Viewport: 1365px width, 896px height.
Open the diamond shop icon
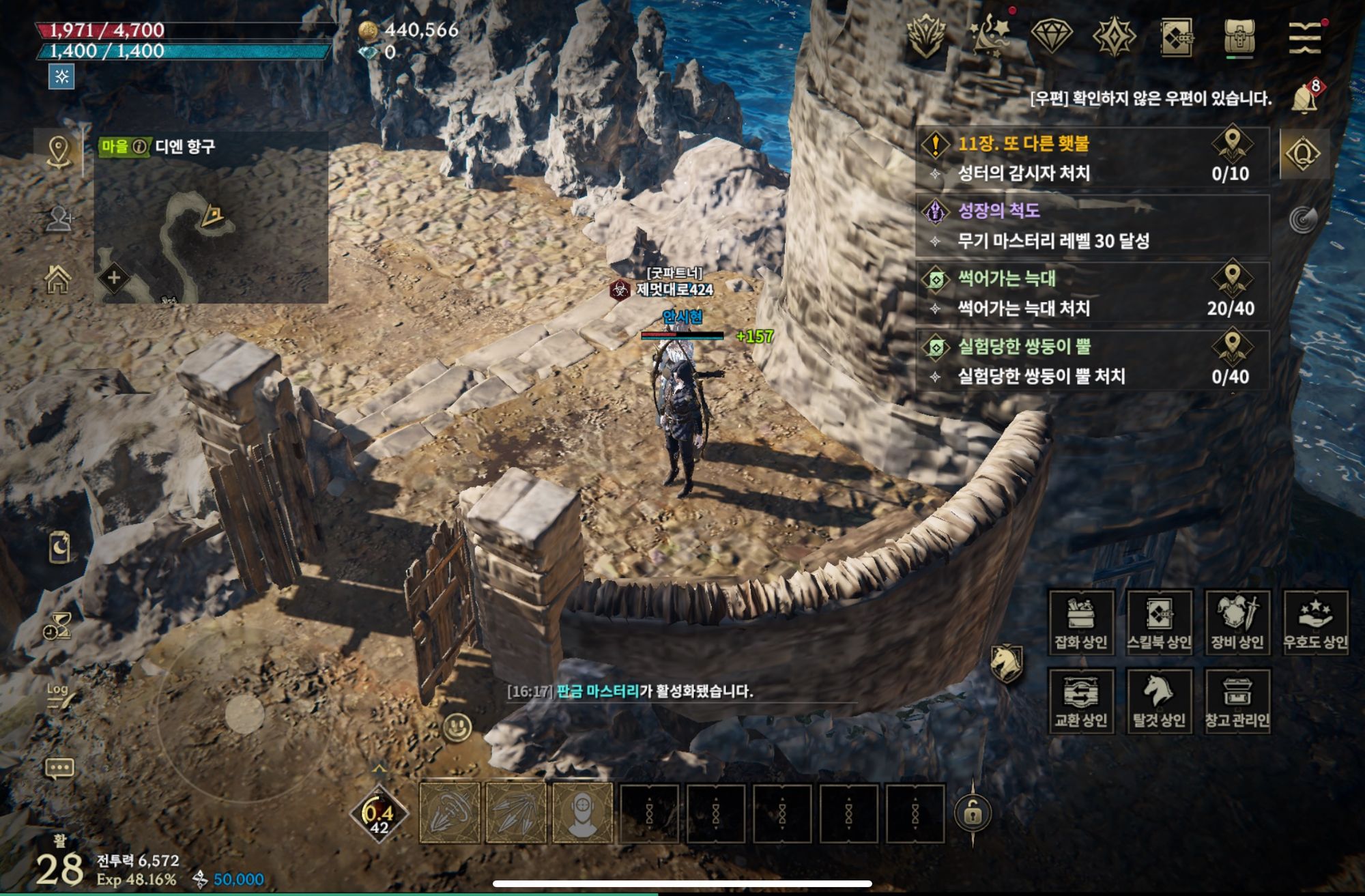click(1051, 35)
